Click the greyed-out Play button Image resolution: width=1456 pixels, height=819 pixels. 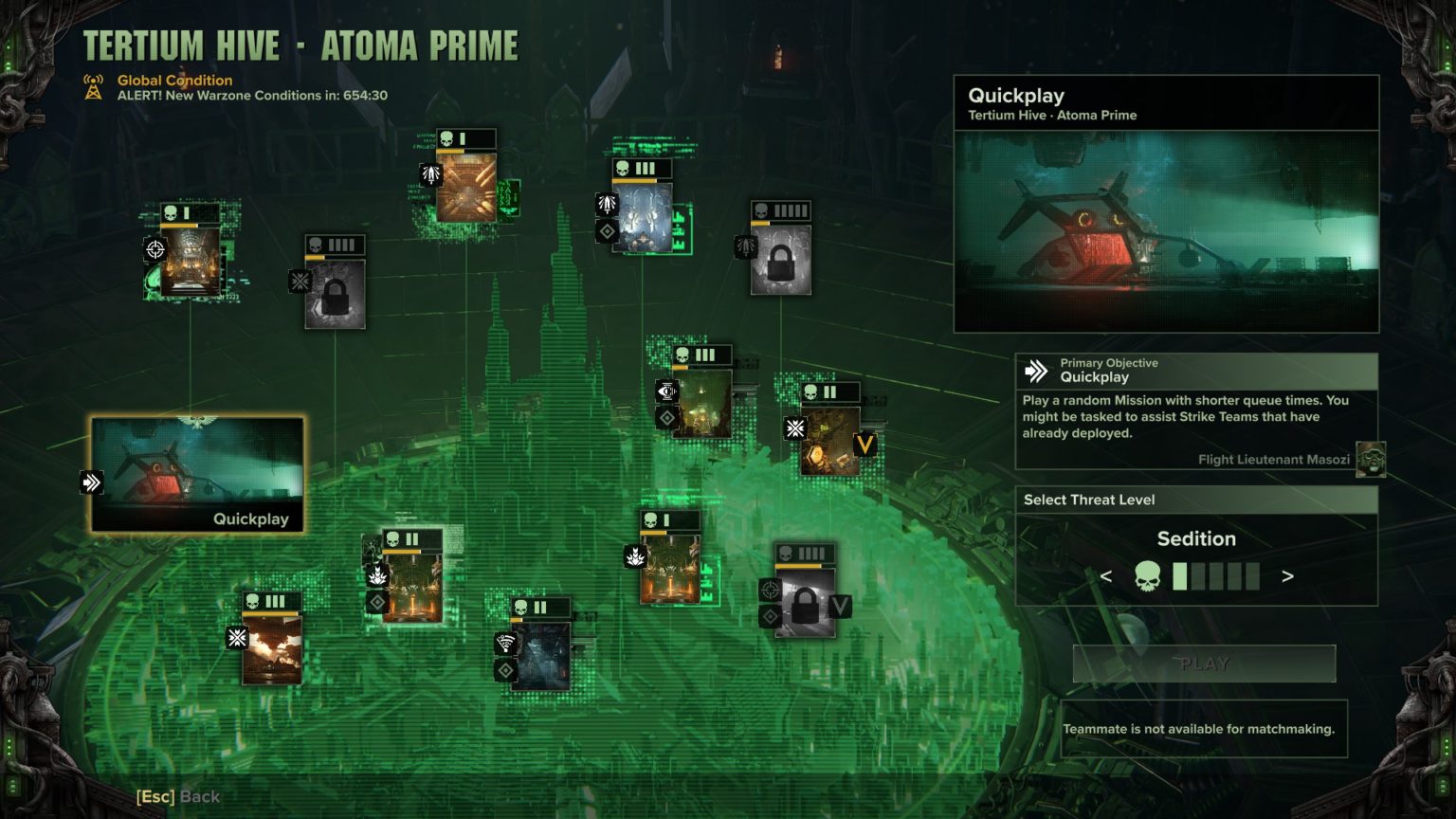click(1204, 664)
